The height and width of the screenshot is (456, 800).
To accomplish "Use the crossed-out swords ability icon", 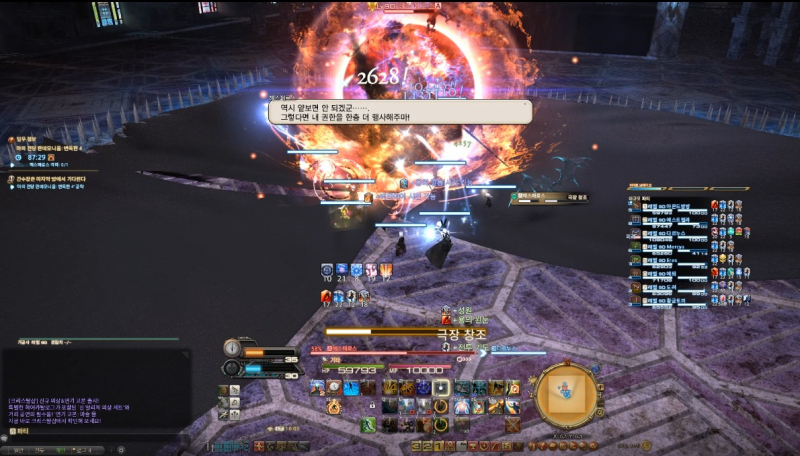I will click(512, 425).
